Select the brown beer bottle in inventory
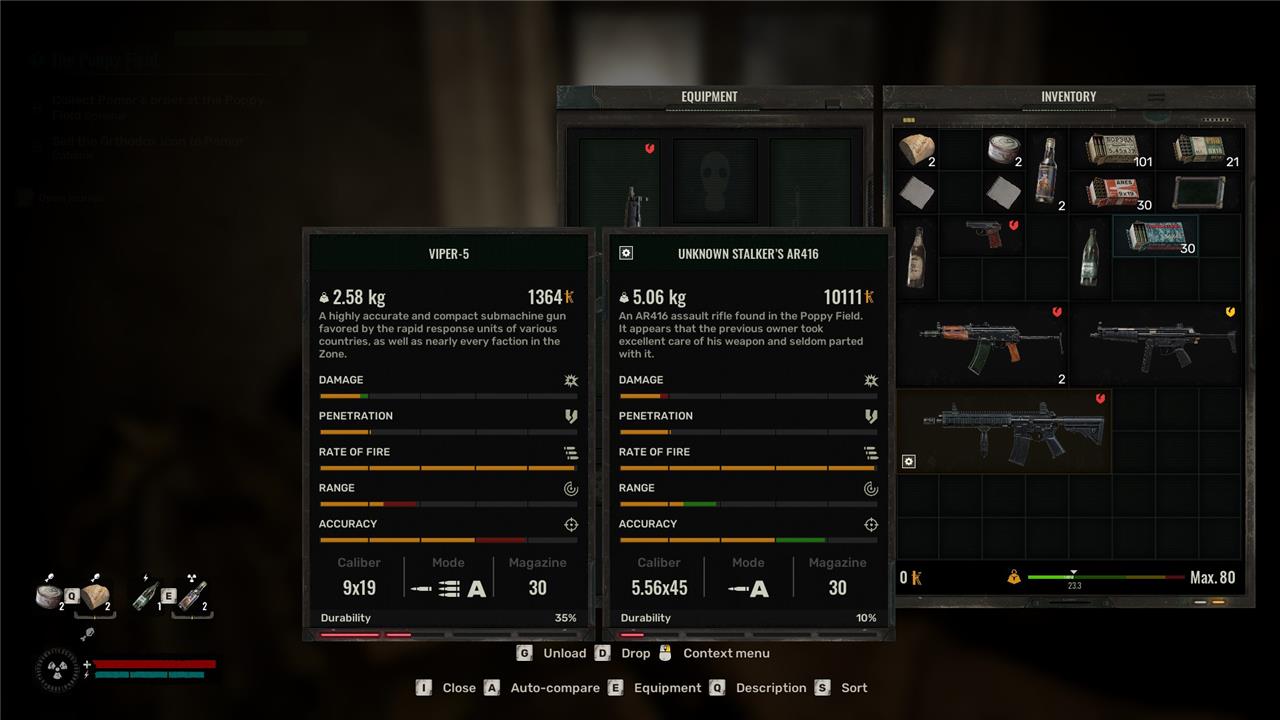 tap(914, 257)
